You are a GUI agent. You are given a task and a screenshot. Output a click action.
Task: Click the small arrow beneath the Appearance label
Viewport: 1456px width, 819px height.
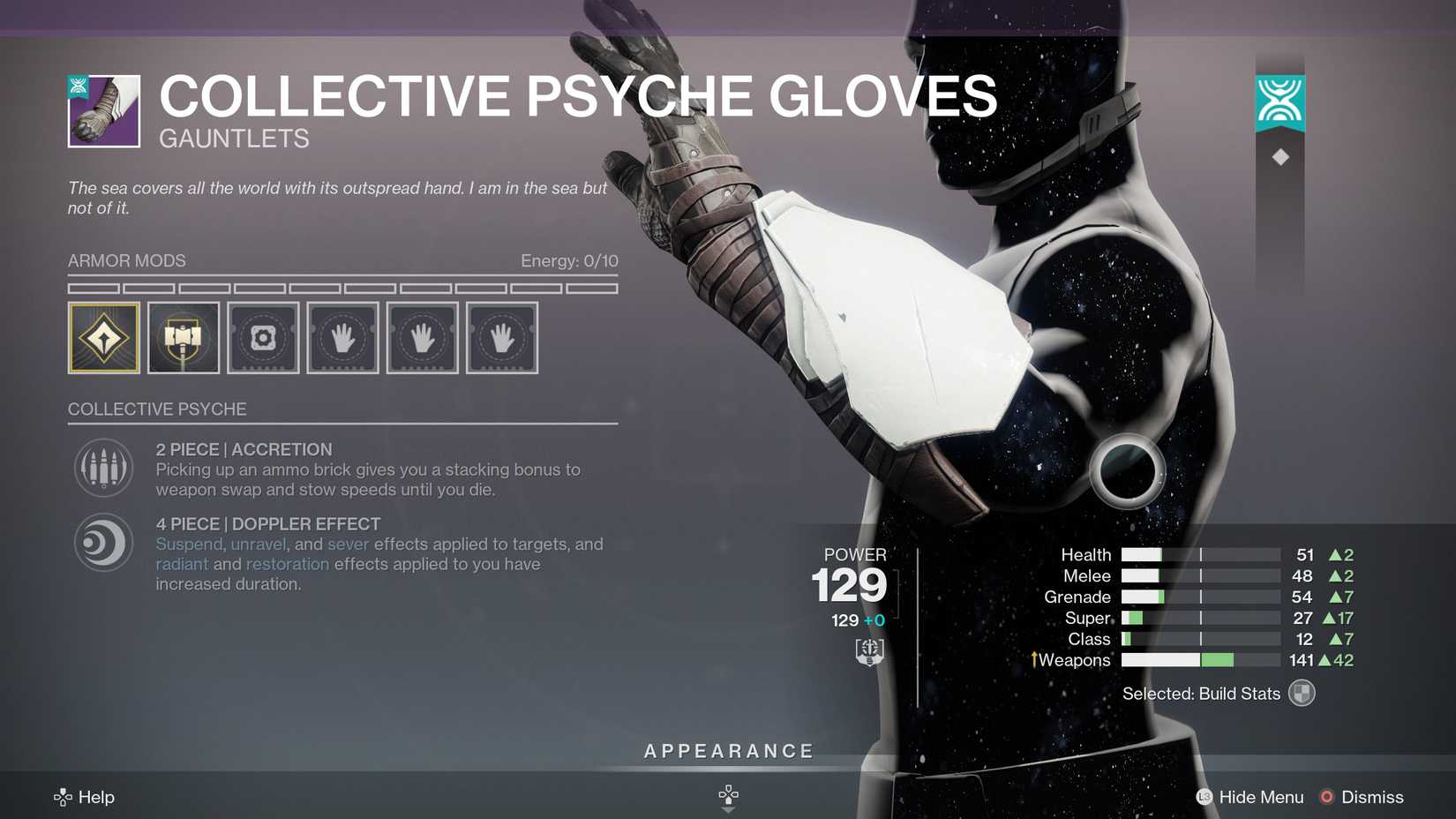click(x=727, y=795)
